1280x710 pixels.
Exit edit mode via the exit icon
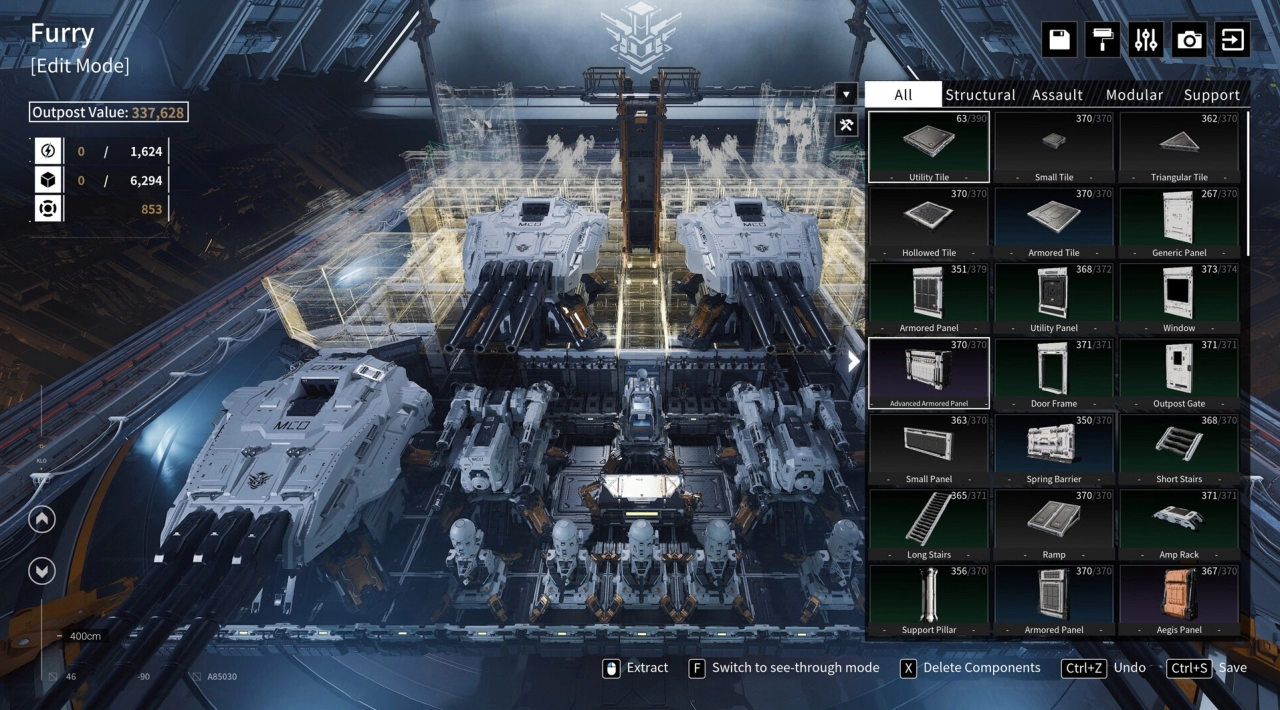point(1233,40)
